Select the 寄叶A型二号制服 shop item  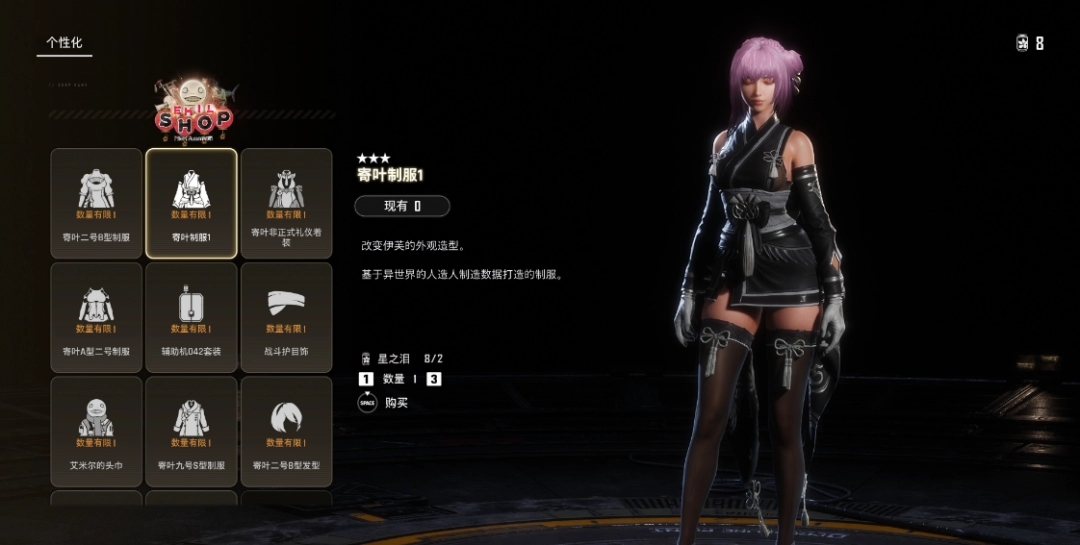(x=96, y=317)
